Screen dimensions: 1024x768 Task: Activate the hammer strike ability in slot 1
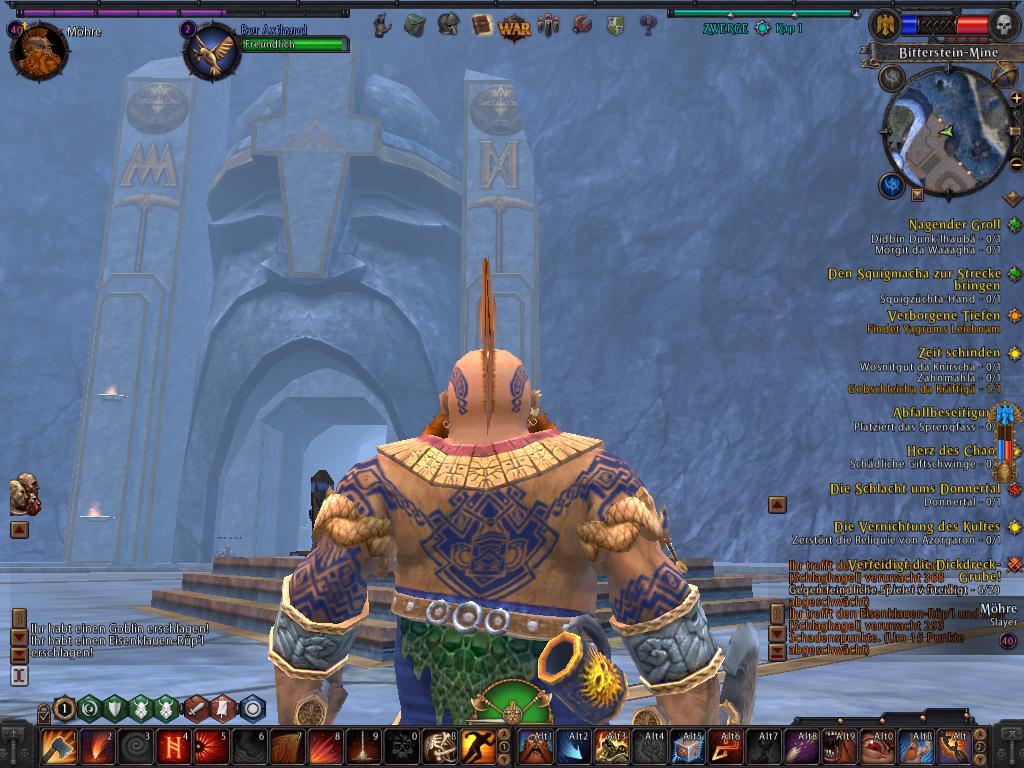[x=57, y=746]
